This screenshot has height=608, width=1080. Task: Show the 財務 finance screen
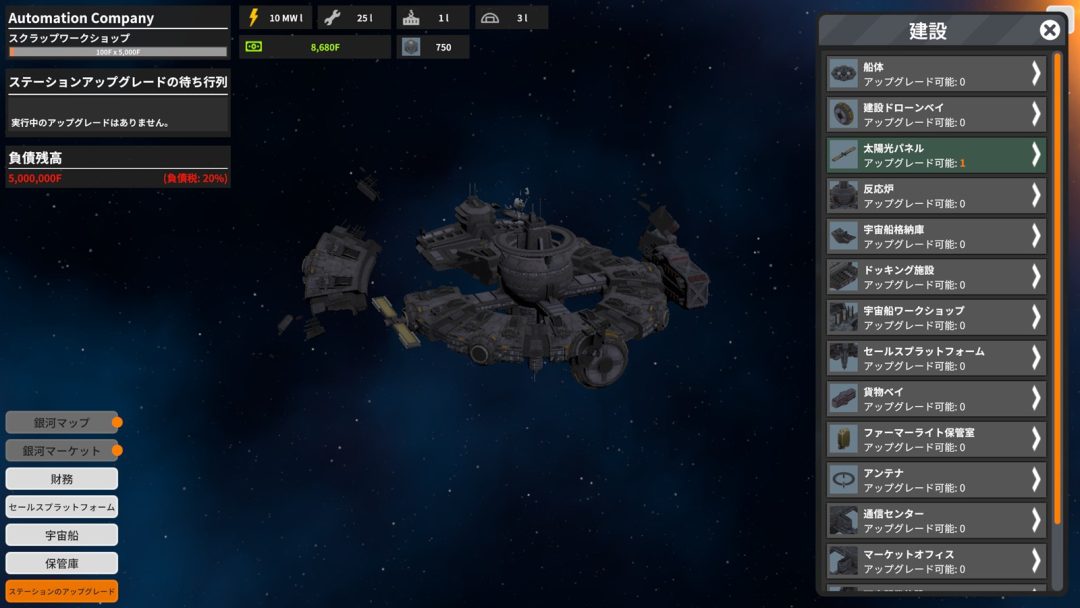pos(62,479)
